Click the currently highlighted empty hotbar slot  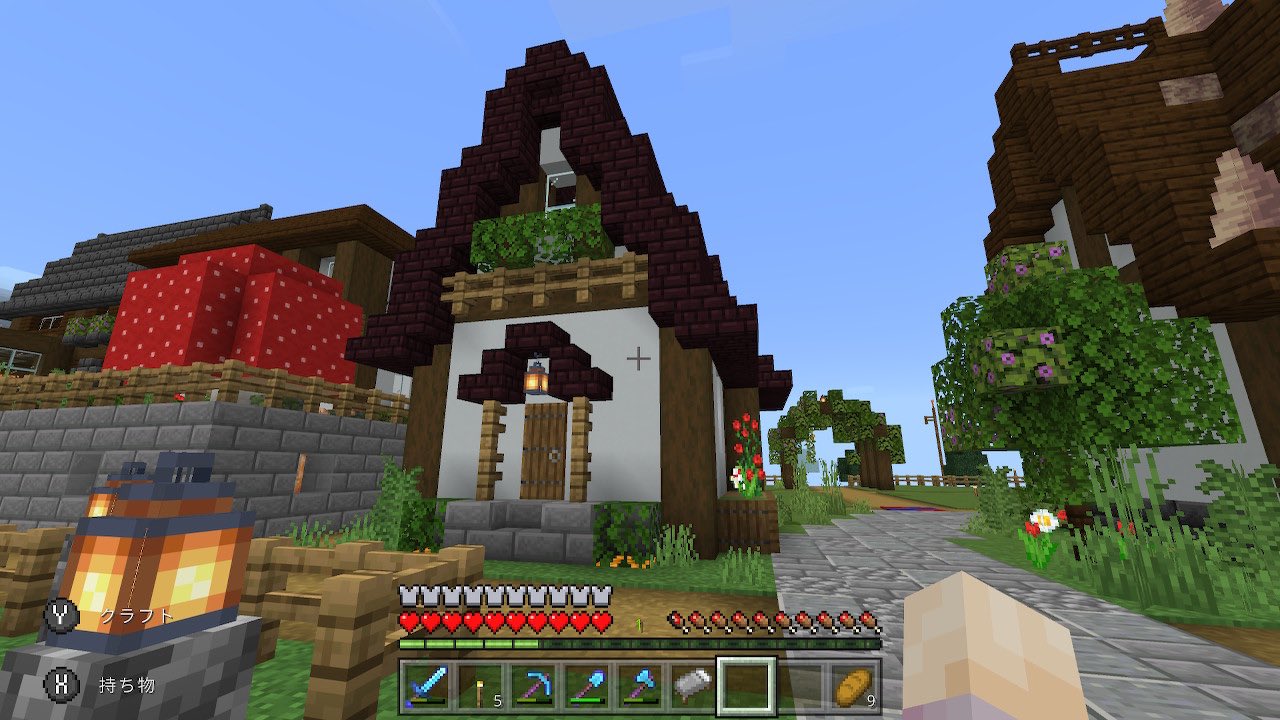click(745, 685)
